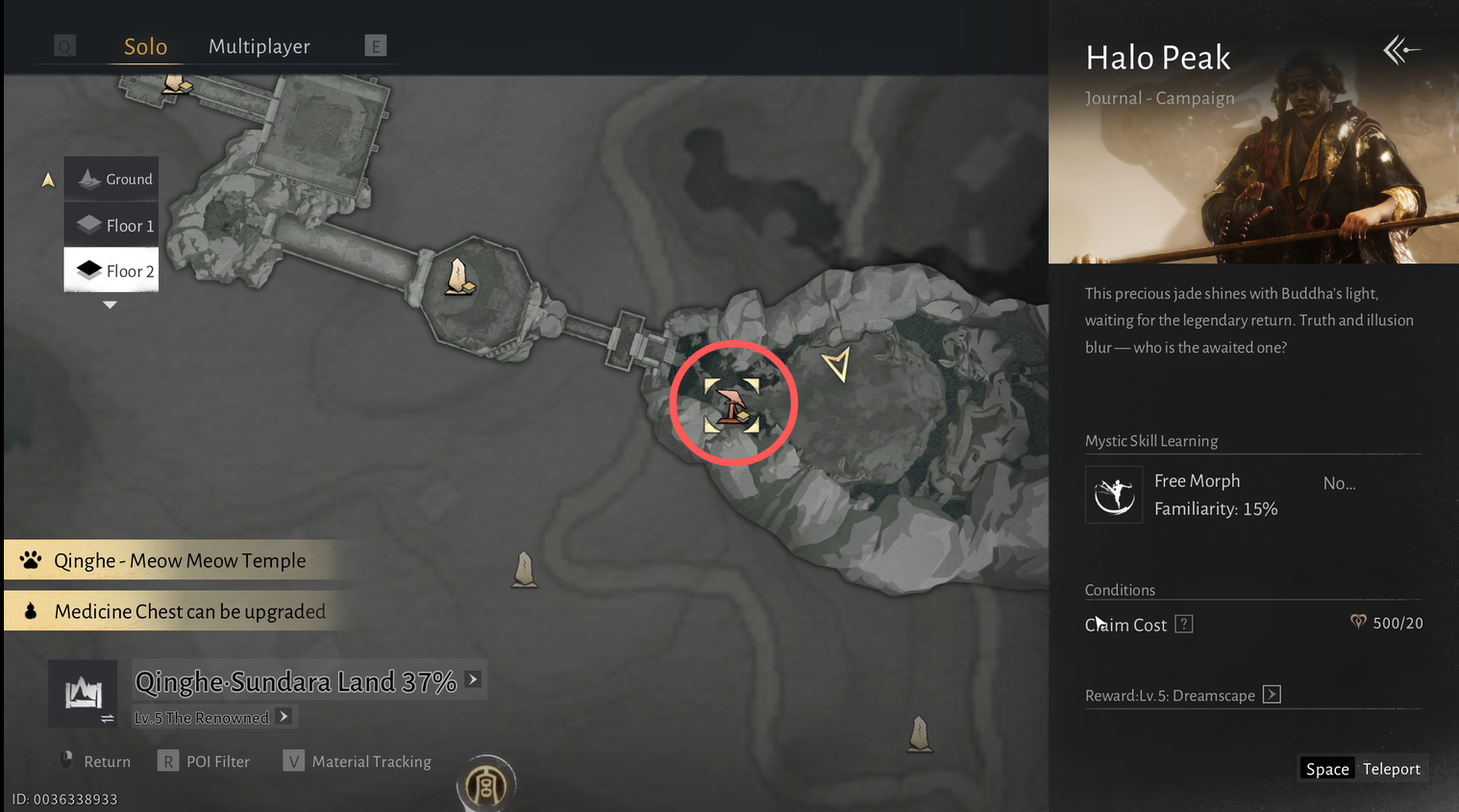Select the Ground map layer
The image size is (1459, 812).
click(111, 180)
